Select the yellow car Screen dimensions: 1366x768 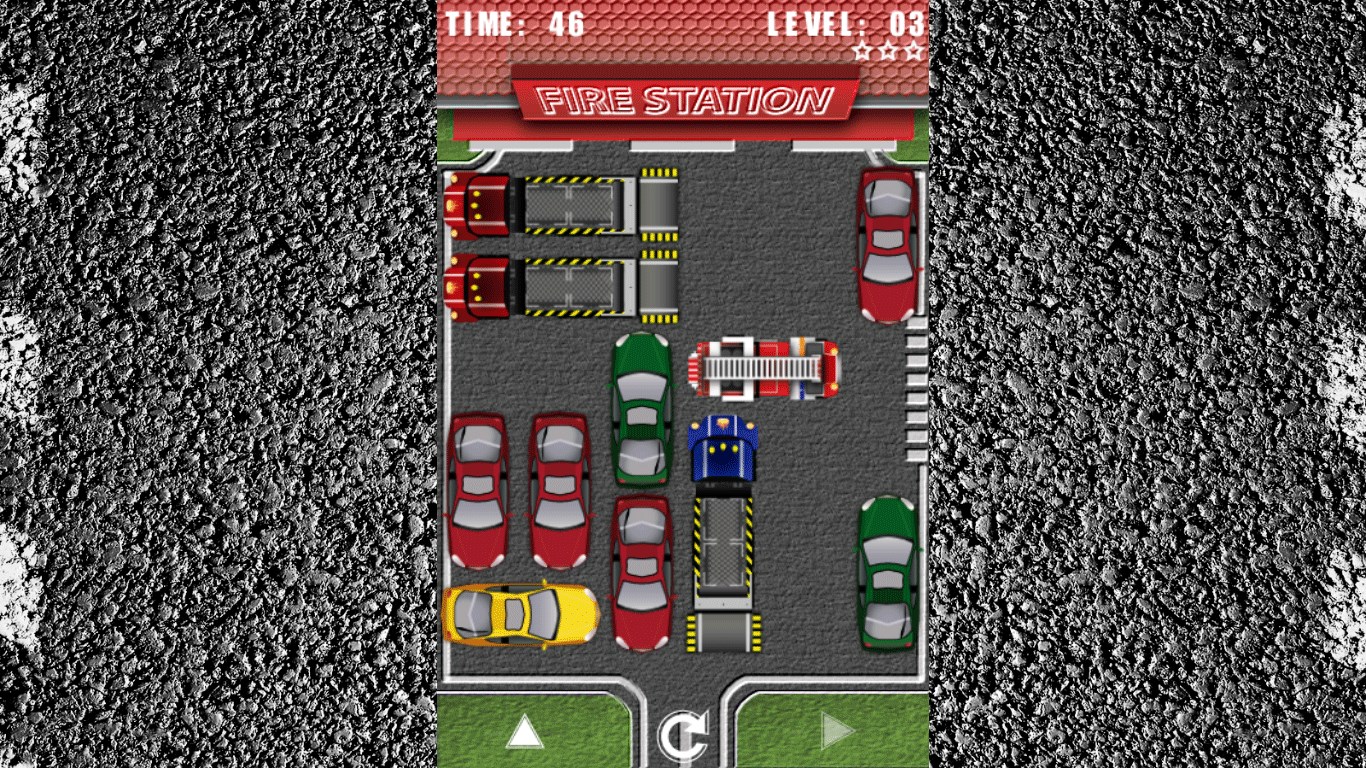[x=520, y=614]
